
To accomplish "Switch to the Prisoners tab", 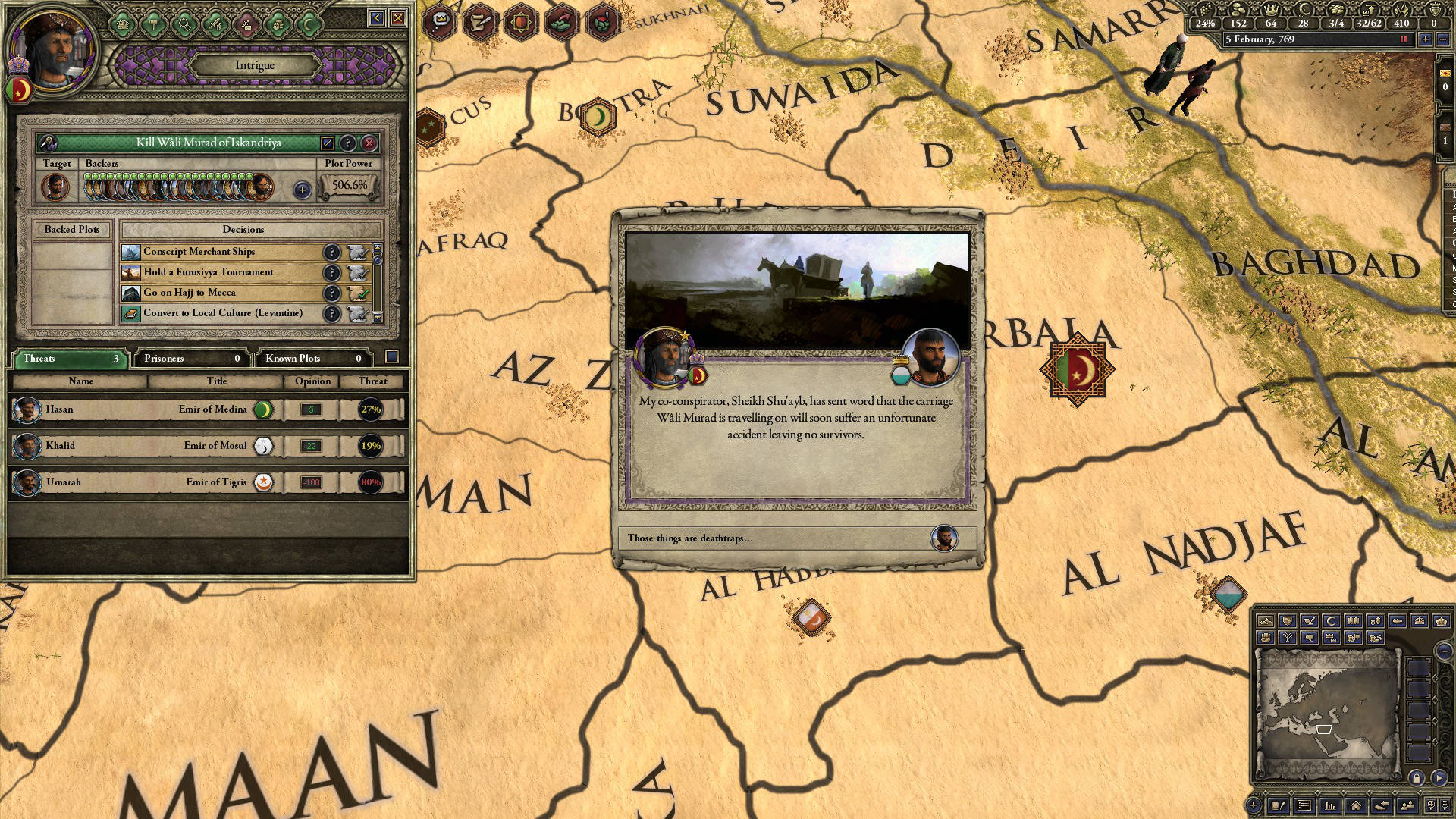I will click(190, 359).
